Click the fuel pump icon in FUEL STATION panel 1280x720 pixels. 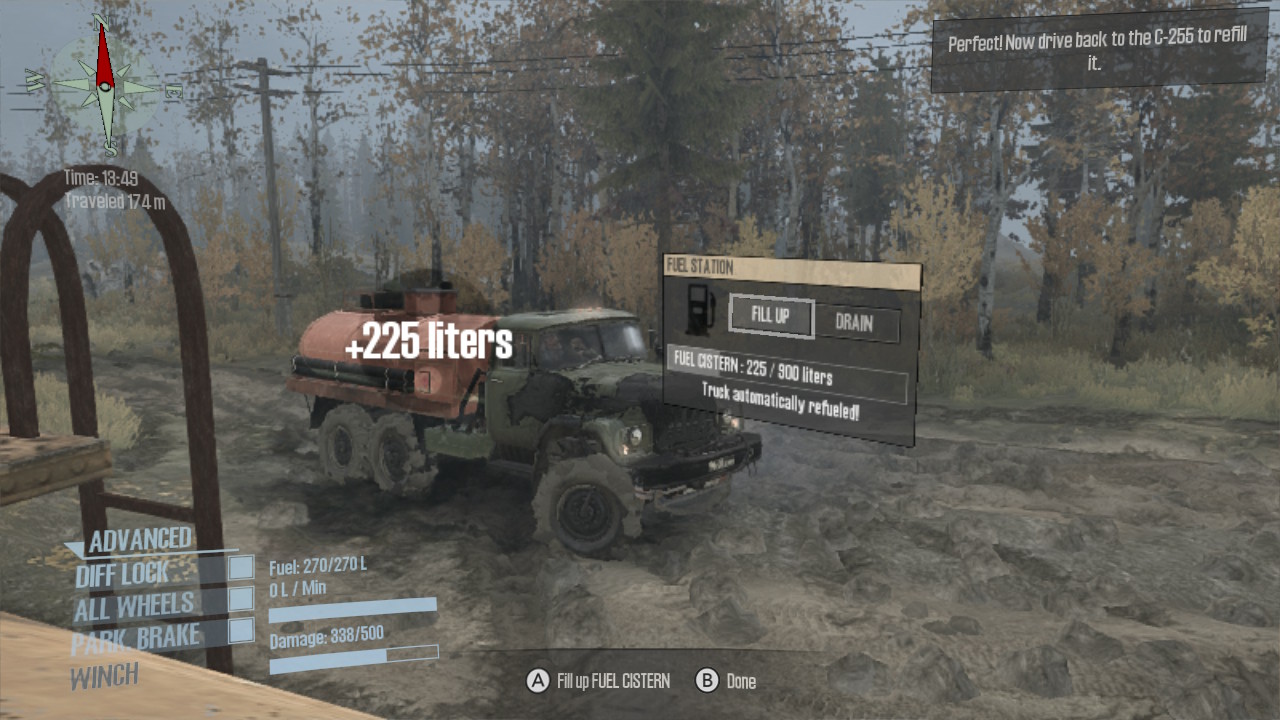click(696, 310)
